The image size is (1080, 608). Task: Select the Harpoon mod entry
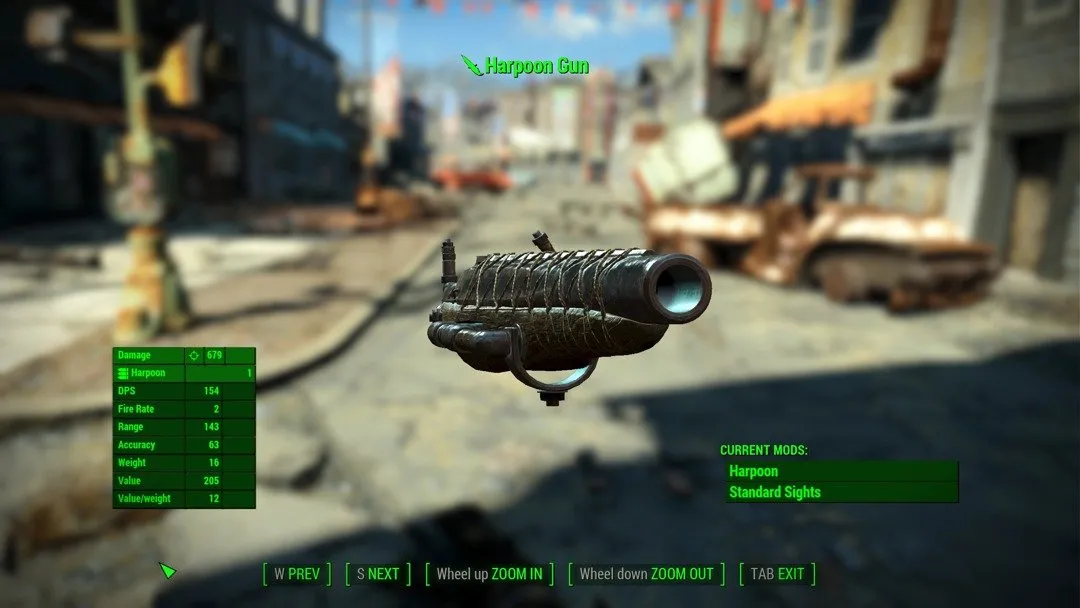842,471
